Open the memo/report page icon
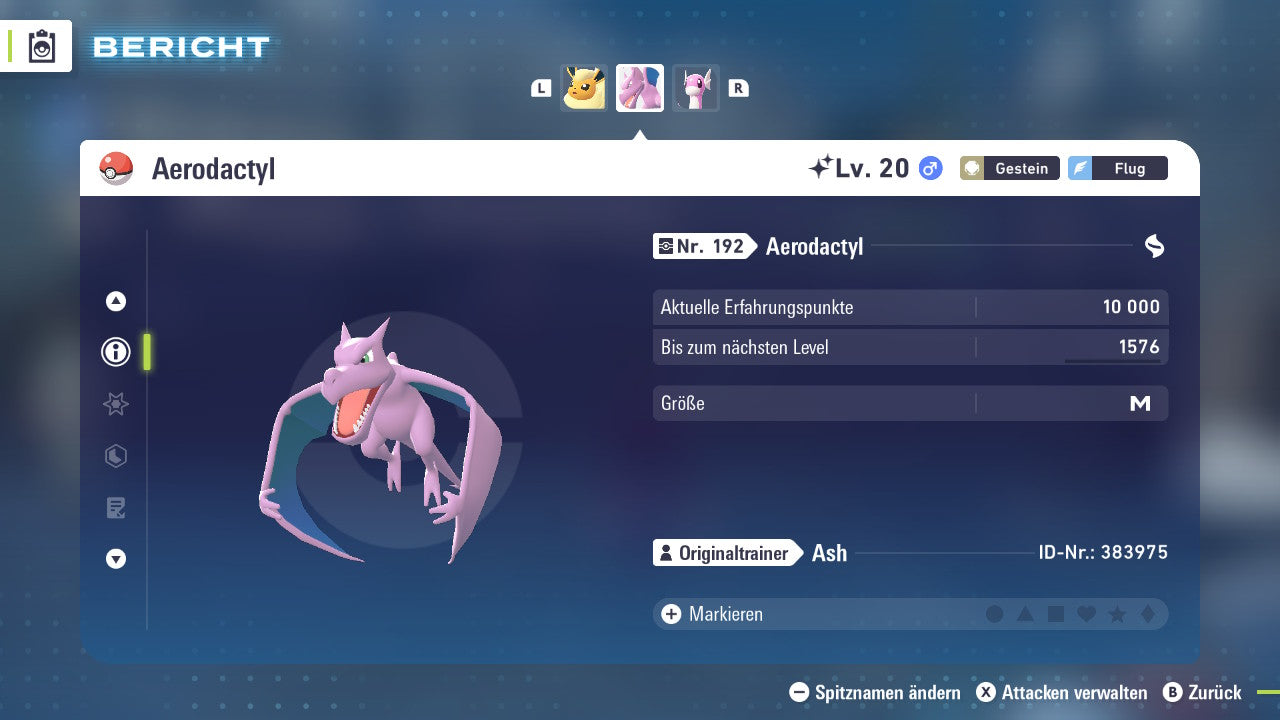Viewport: 1280px width, 720px height. pyautogui.click(x=115, y=508)
